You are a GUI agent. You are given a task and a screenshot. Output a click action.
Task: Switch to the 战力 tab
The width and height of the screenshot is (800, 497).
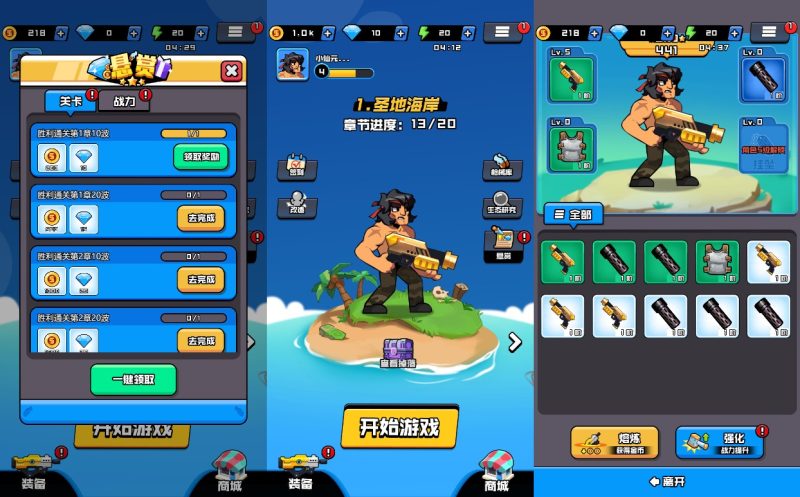pyautogui.click(x=125, y=101)
